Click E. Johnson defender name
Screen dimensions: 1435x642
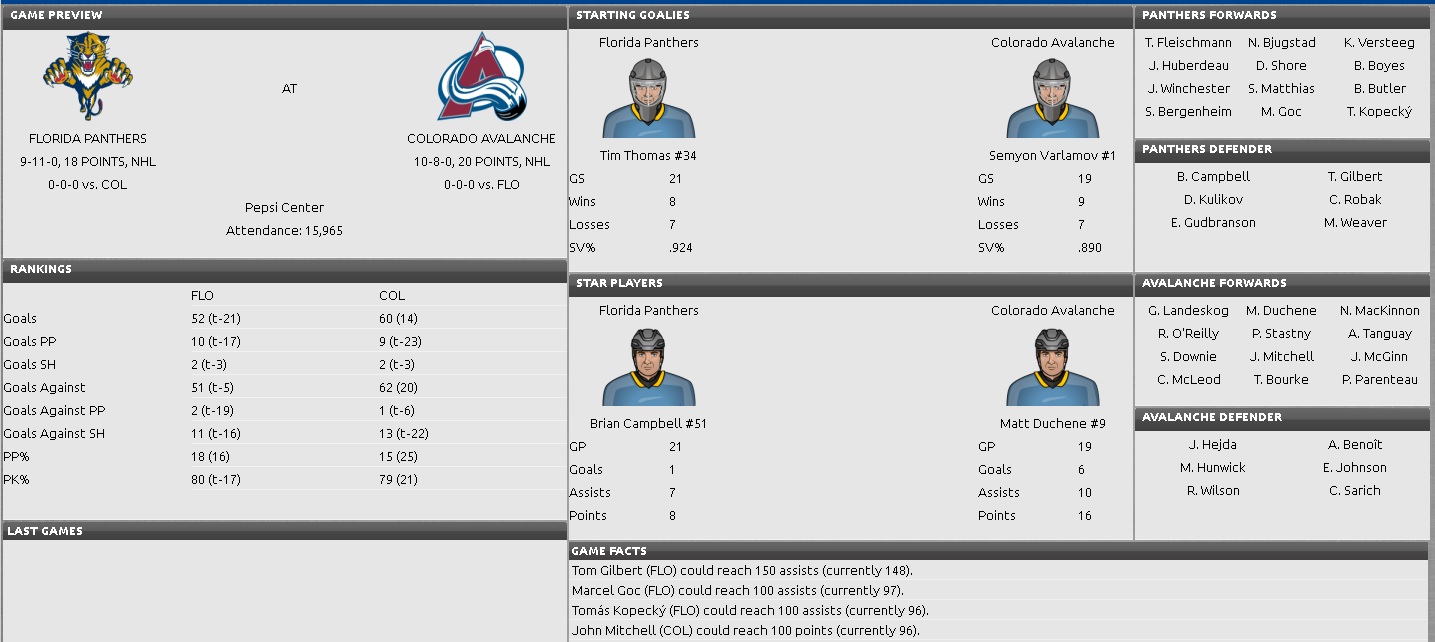tap(1355, 468)
